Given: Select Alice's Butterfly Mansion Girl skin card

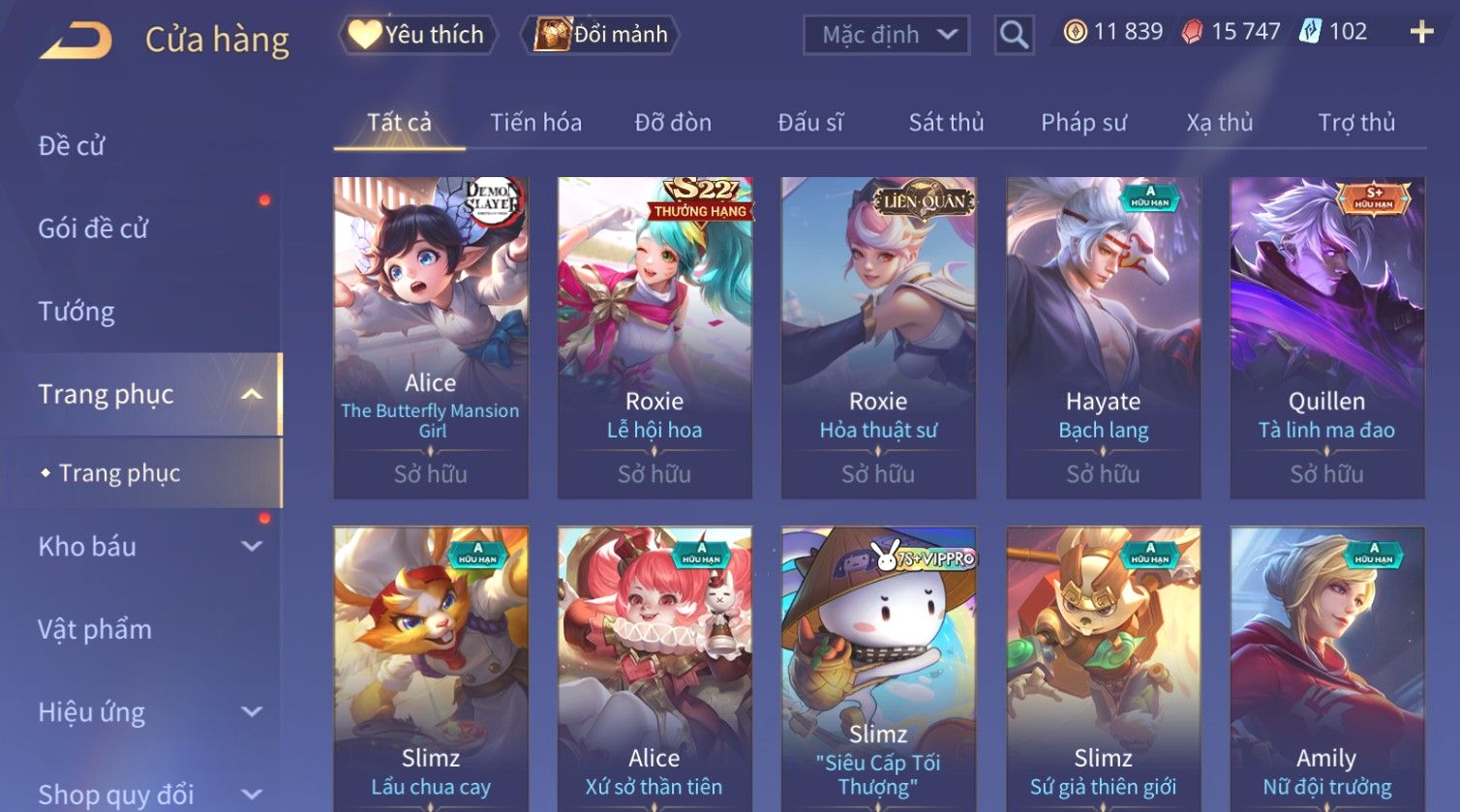Looking at the screenshot, I should [x=431, y=337].
